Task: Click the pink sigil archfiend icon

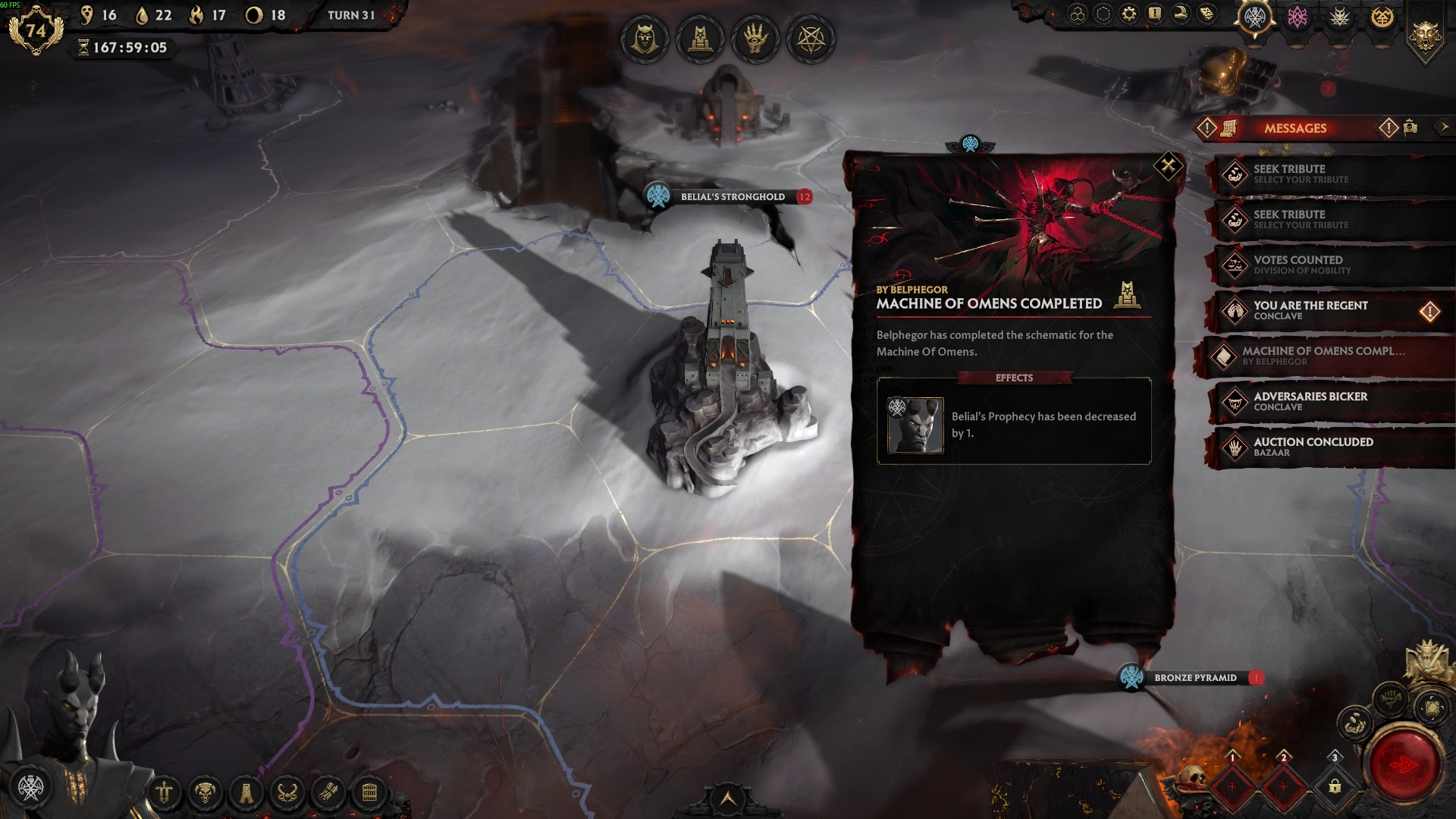Action: click(x=1298, y=17)
